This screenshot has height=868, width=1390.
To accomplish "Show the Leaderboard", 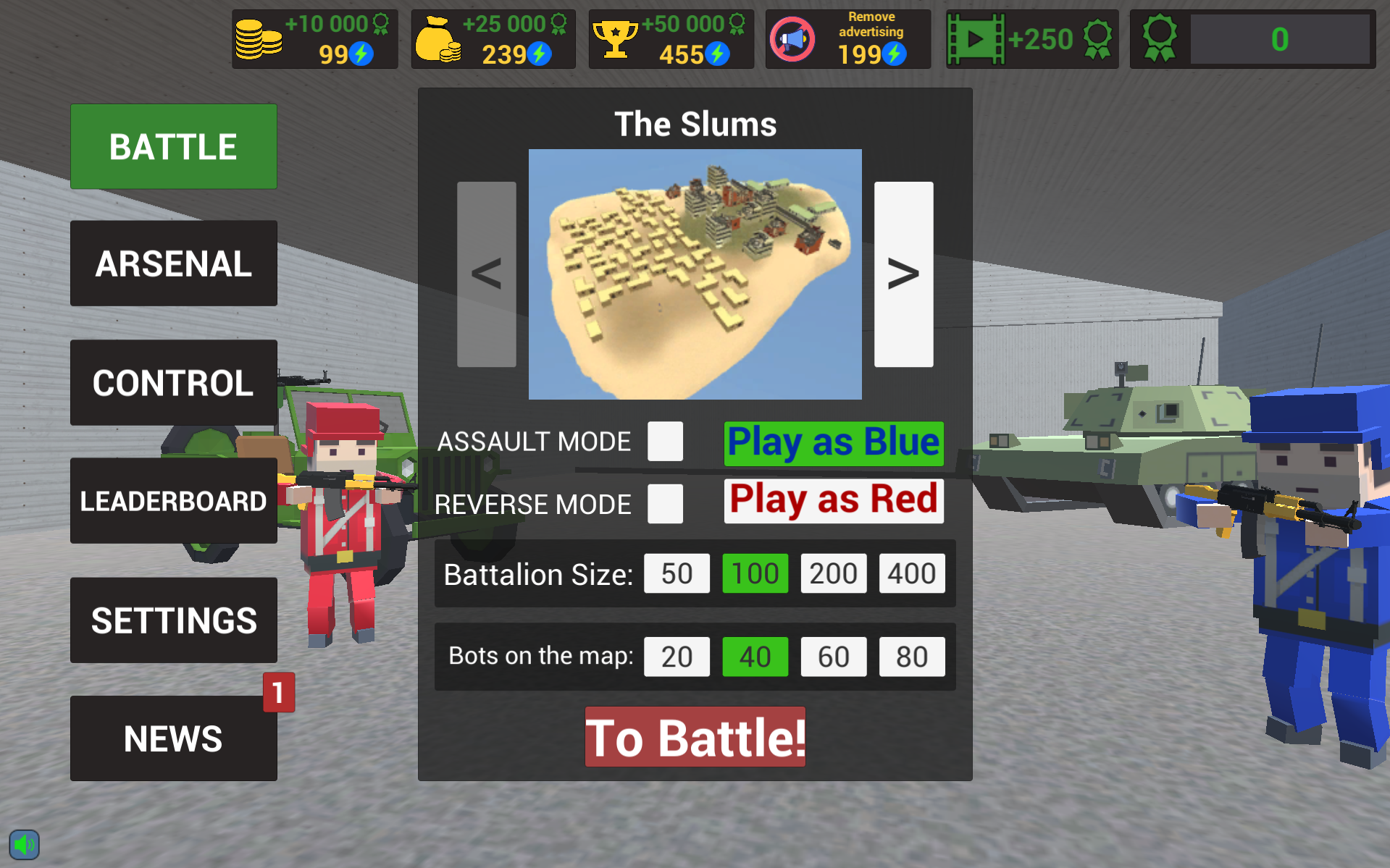I will 173,501.
